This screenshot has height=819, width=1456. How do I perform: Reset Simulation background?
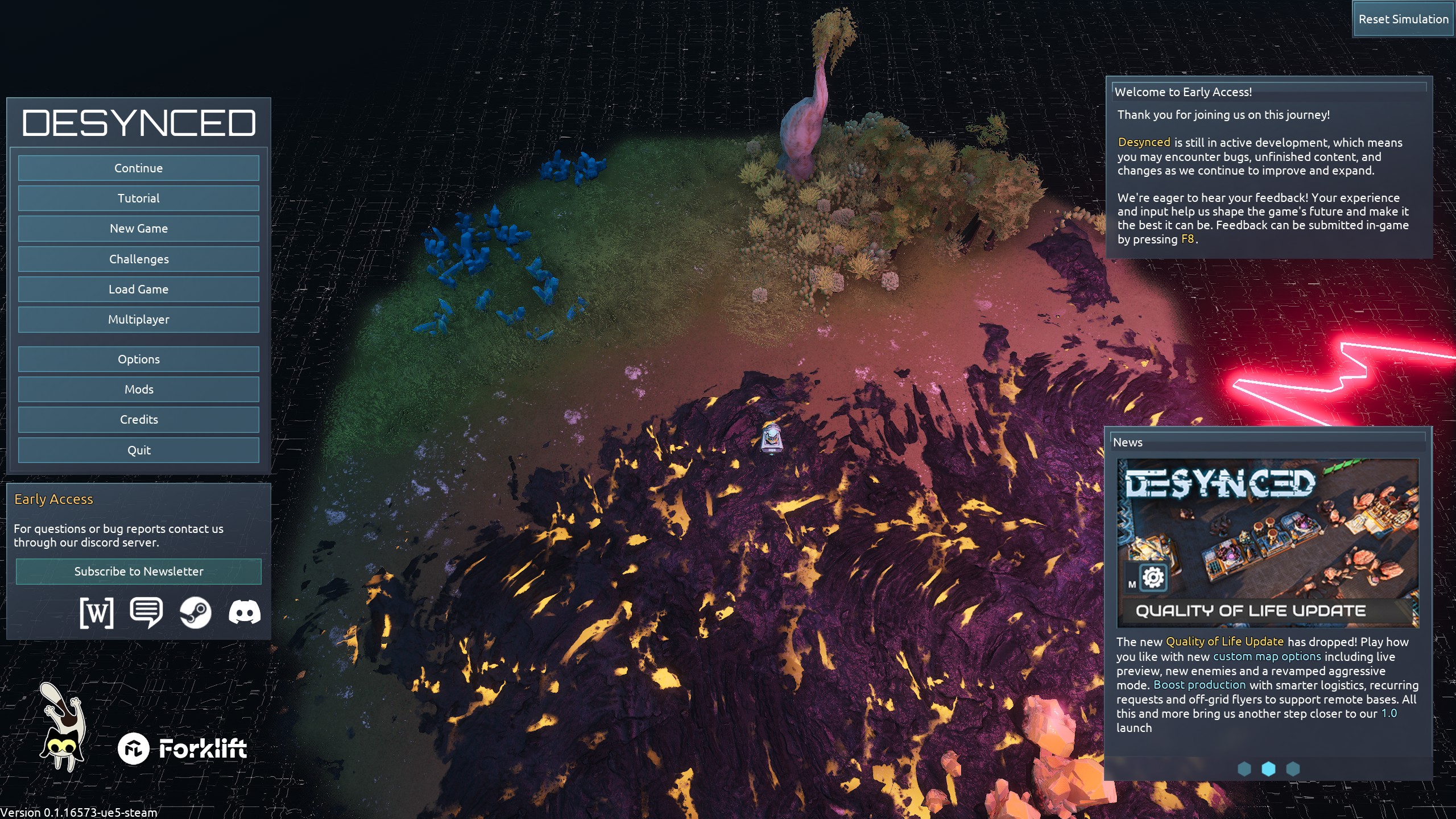tap(1403, 19)
